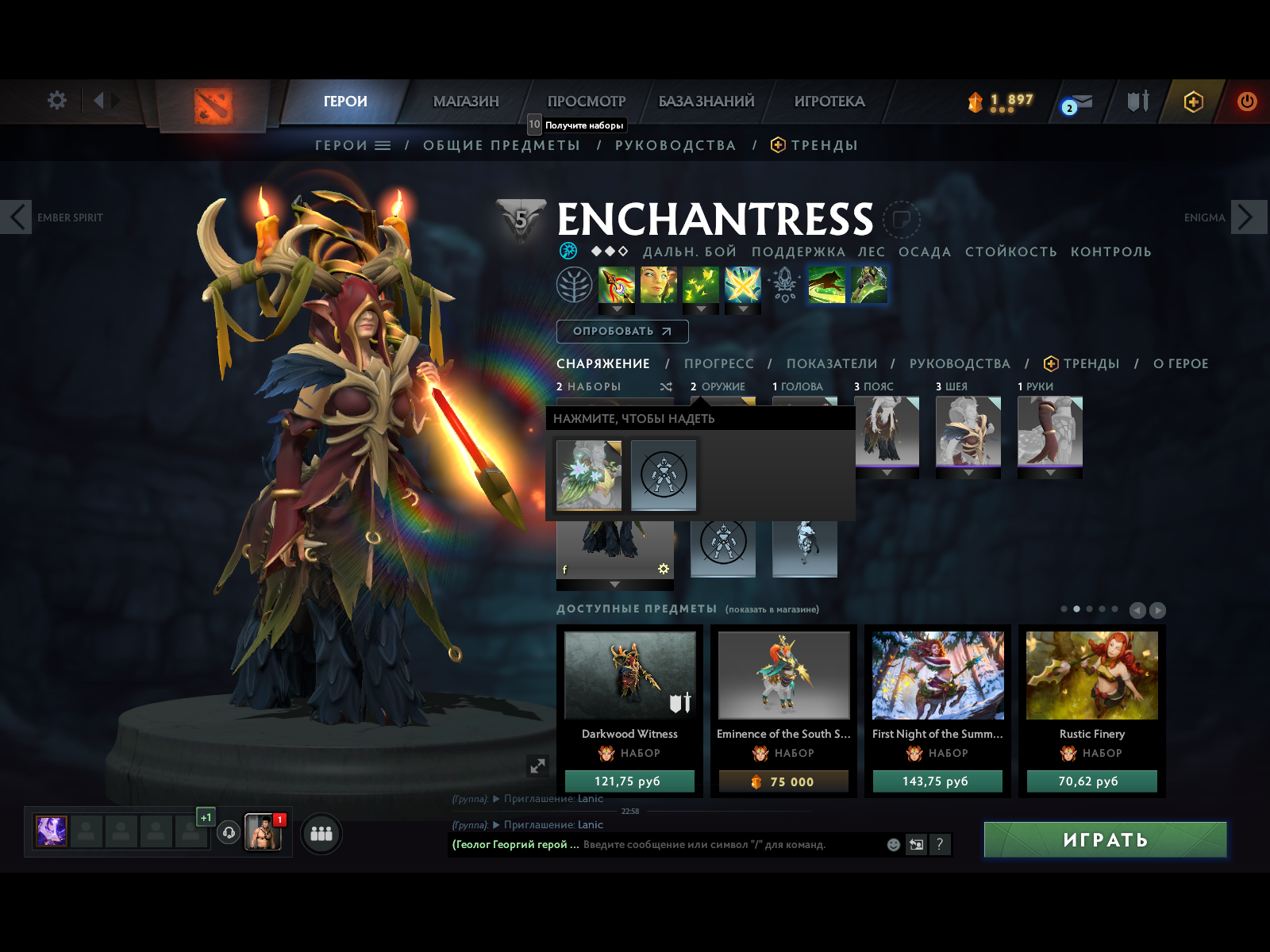Select the second pagination dot above available items
This screenshot has height=952, width=1270.
1078,608
